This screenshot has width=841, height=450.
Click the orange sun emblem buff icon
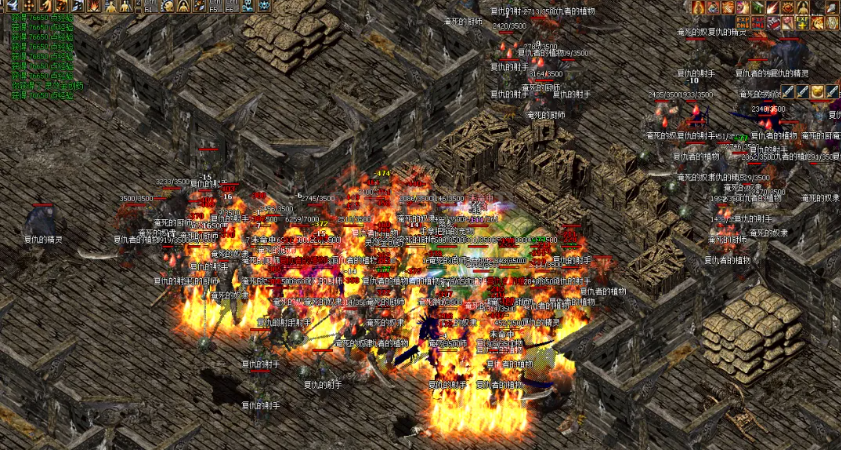pyautogui.click(x=787, y=7)
